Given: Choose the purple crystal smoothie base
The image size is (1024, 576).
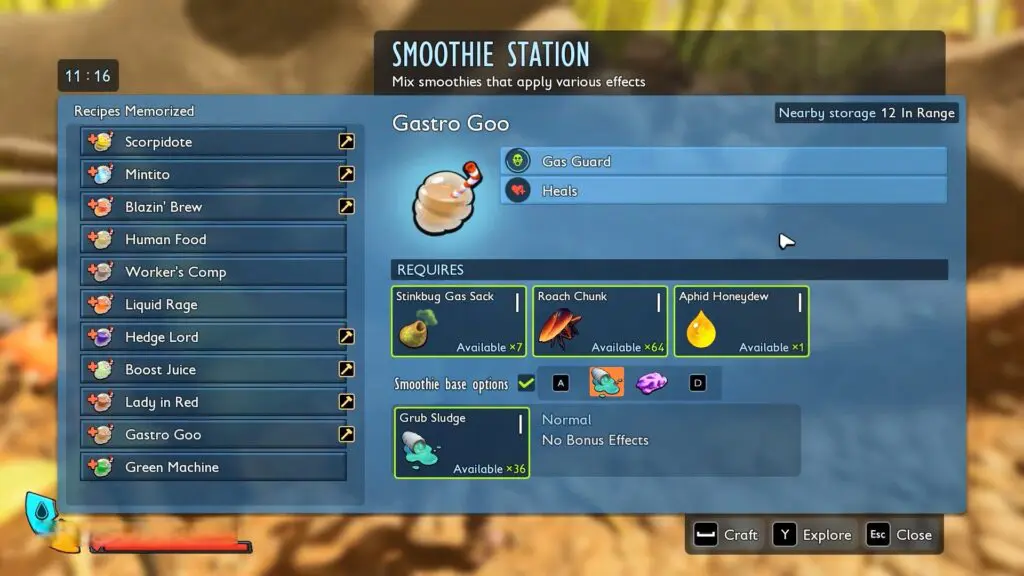Looking at the screenshot, I should tap(651, 382).
